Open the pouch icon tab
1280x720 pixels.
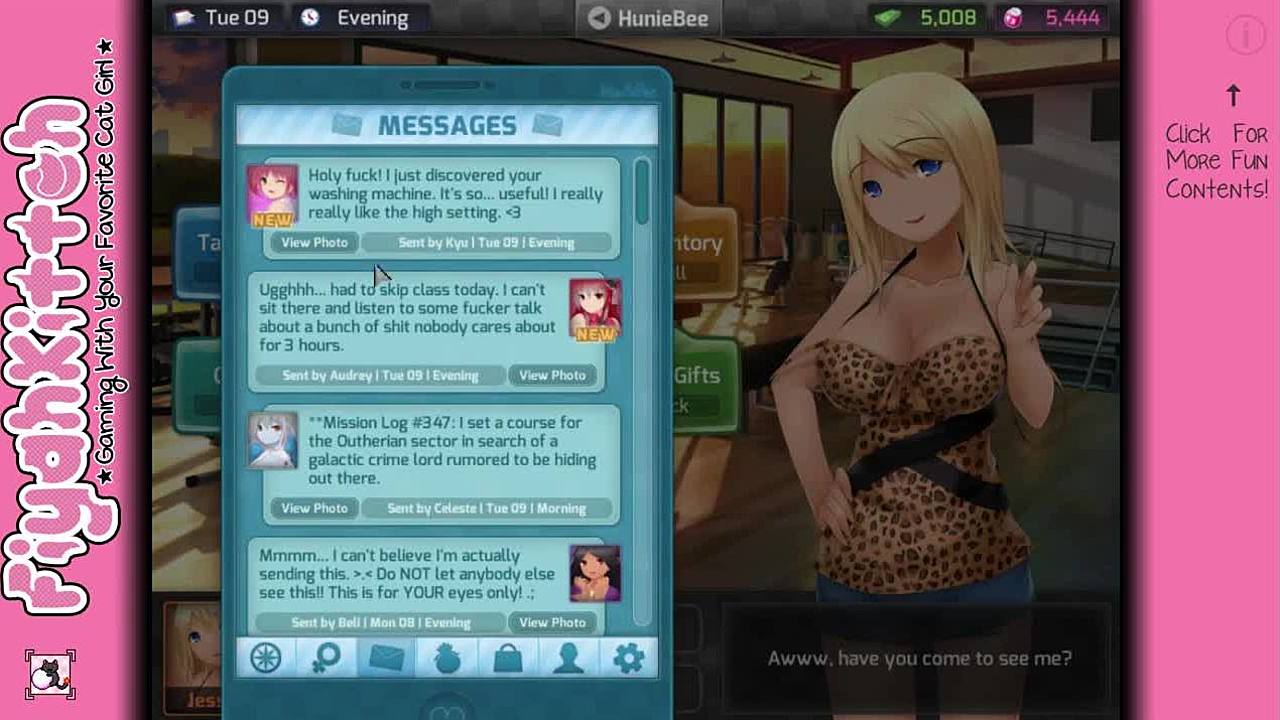click(x=447, y=658)
